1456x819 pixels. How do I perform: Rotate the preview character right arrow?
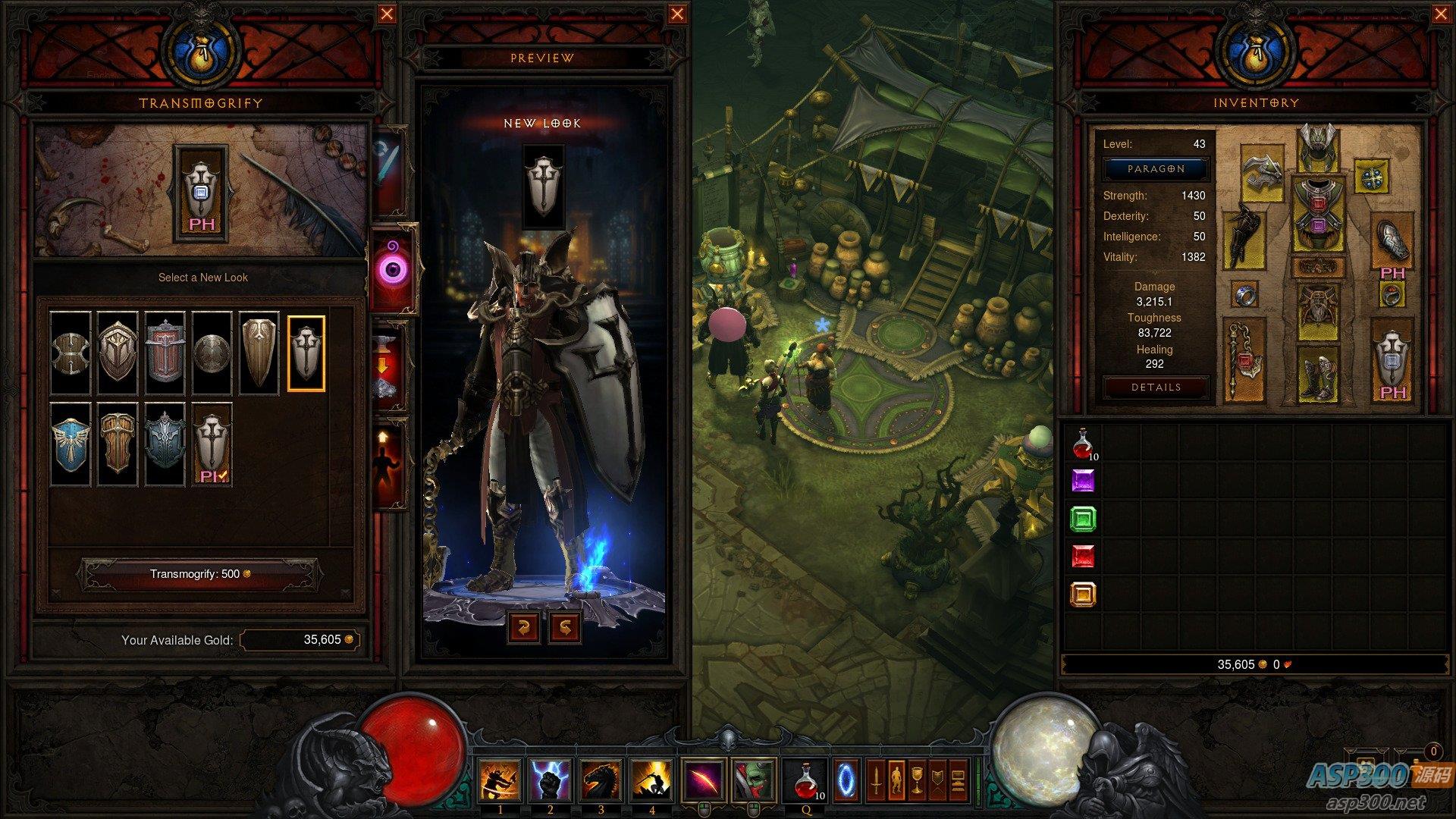[565, 627]
